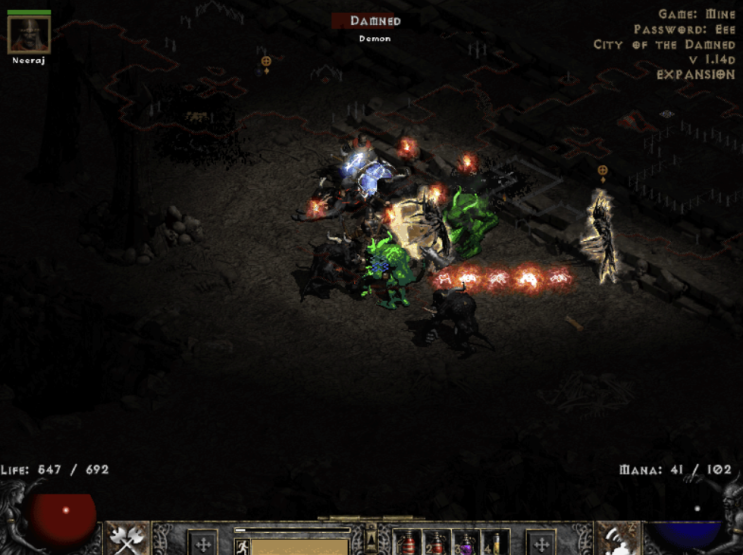Toggle the mini panel menu button
Image resolution: width=743 pixels, height=555 pixels.
click(370, 532)
